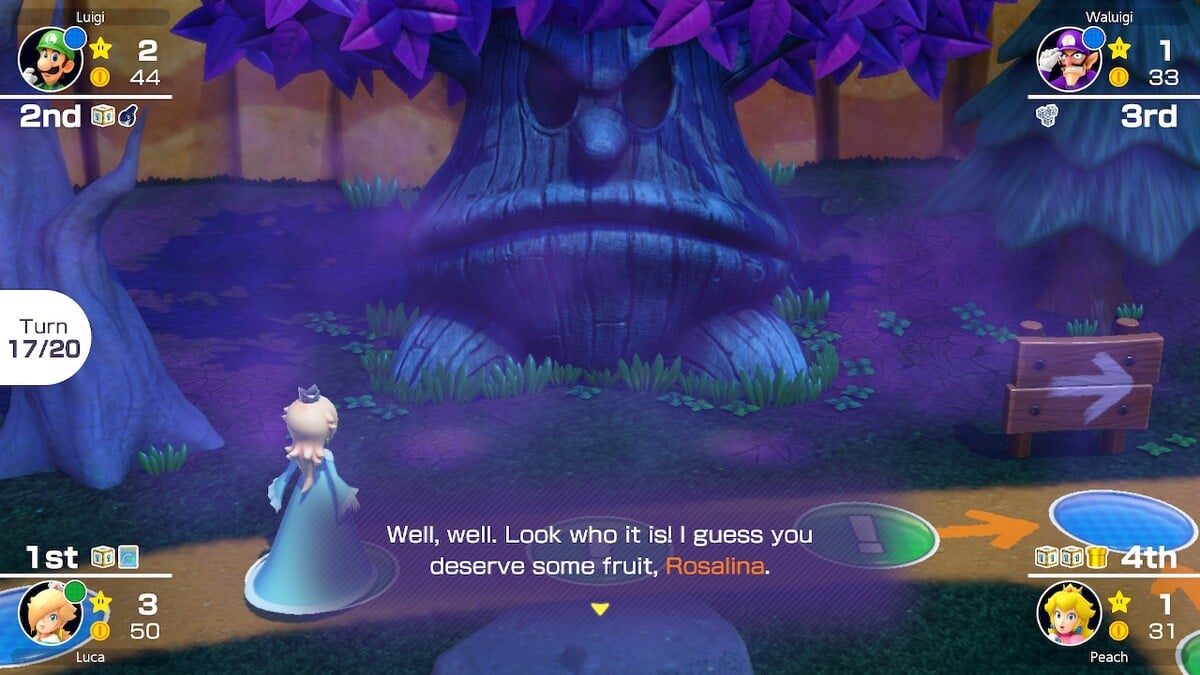This screenshot has width=1200, height=675.
Task: Advance dialogue with the yellow arrow
Action: (x=600, y=608)
